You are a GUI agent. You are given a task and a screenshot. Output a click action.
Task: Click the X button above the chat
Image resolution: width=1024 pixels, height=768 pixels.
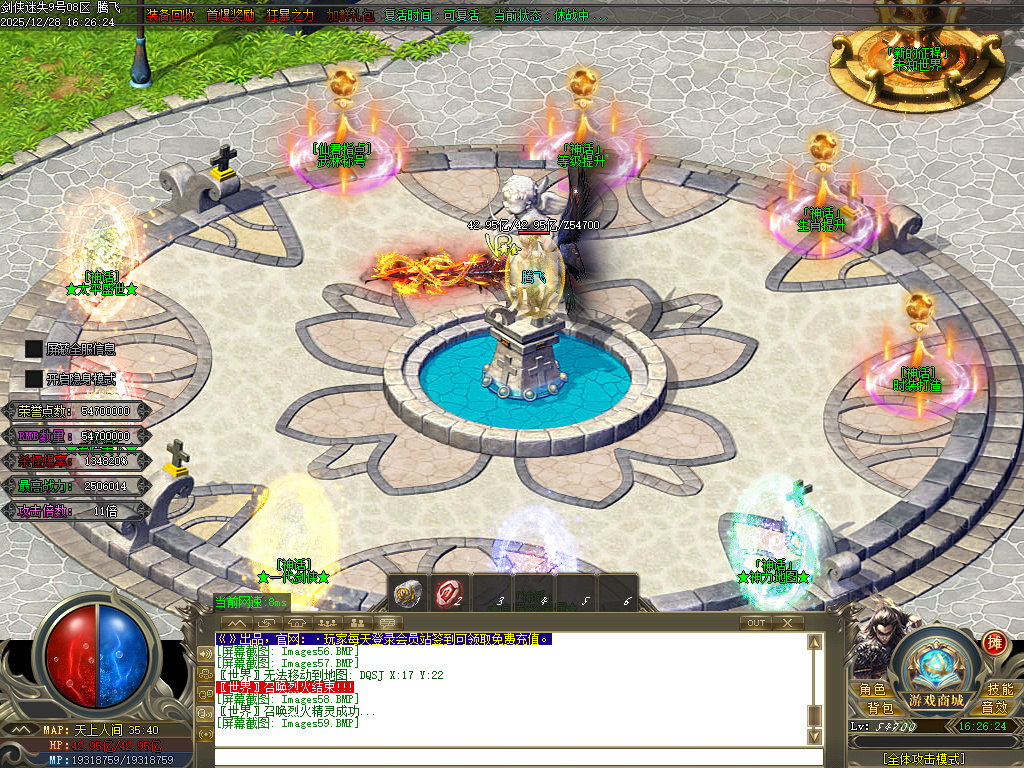tap(787, 622)
